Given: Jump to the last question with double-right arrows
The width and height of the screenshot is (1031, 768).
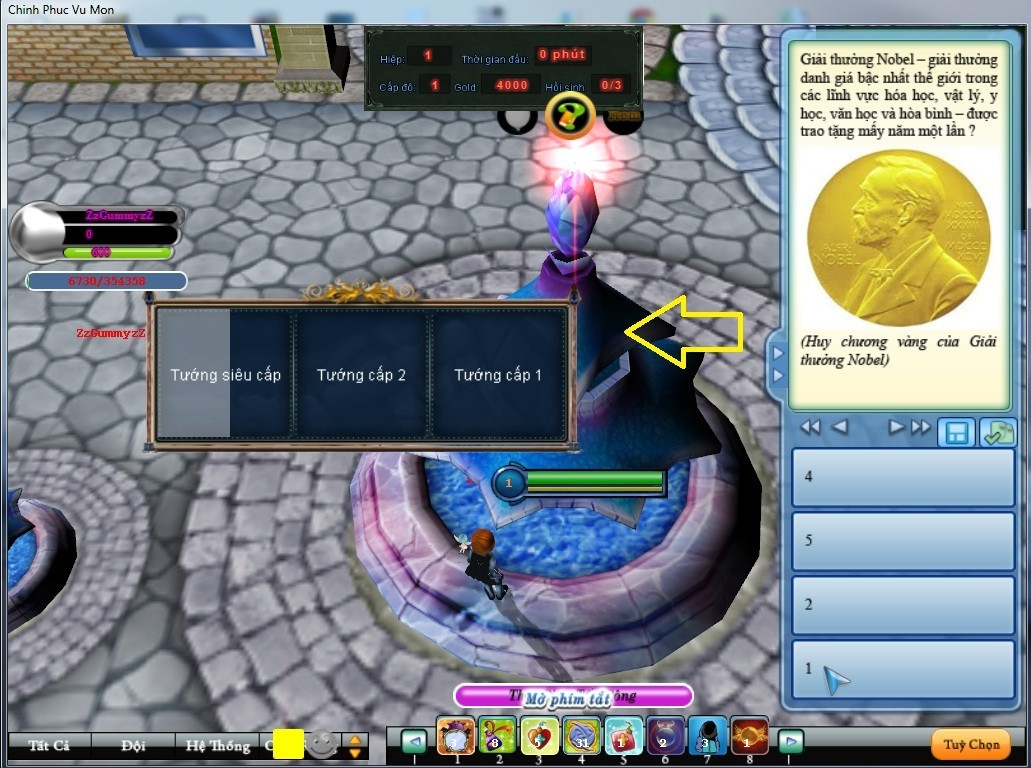Looking at the screenshot, I should pos(921,428).
